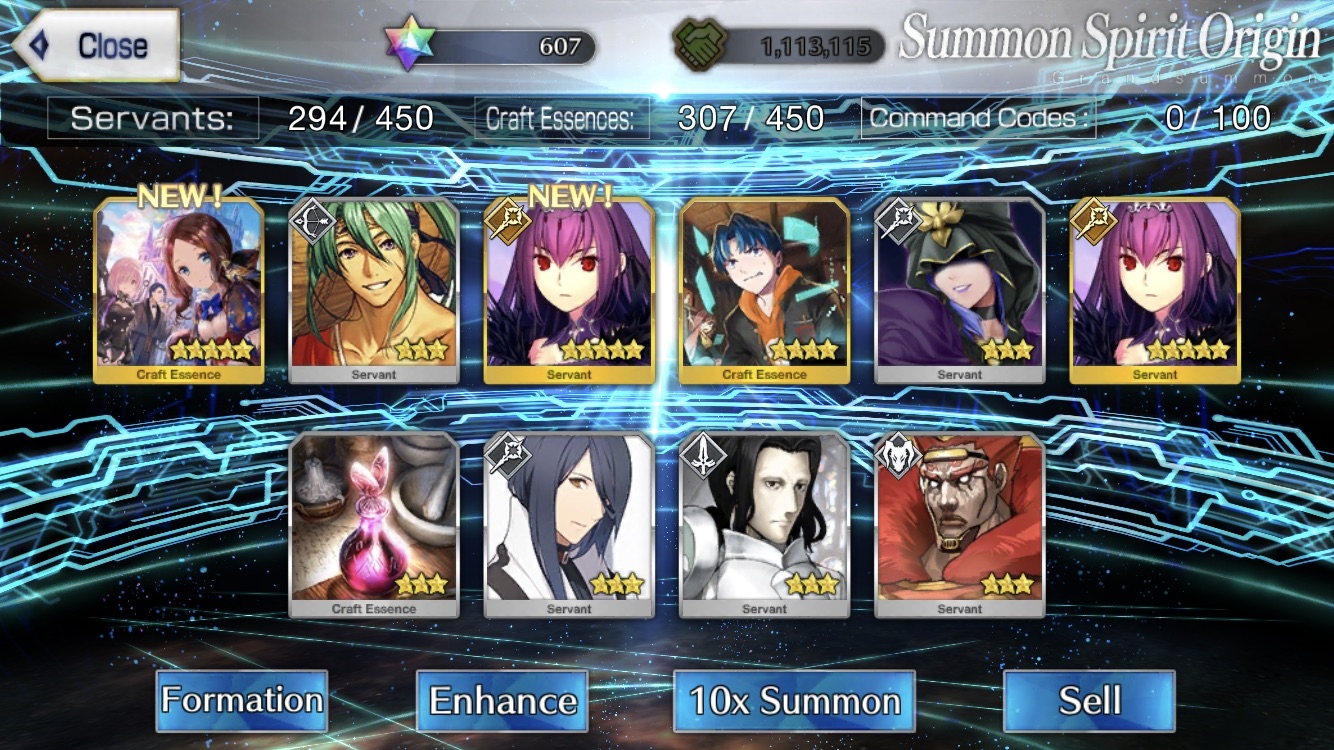Viewport: 1334px width, 750px height.
Task: Choose the red-cloaked Berserker Servant card
Action: click(x=960, y=525)
